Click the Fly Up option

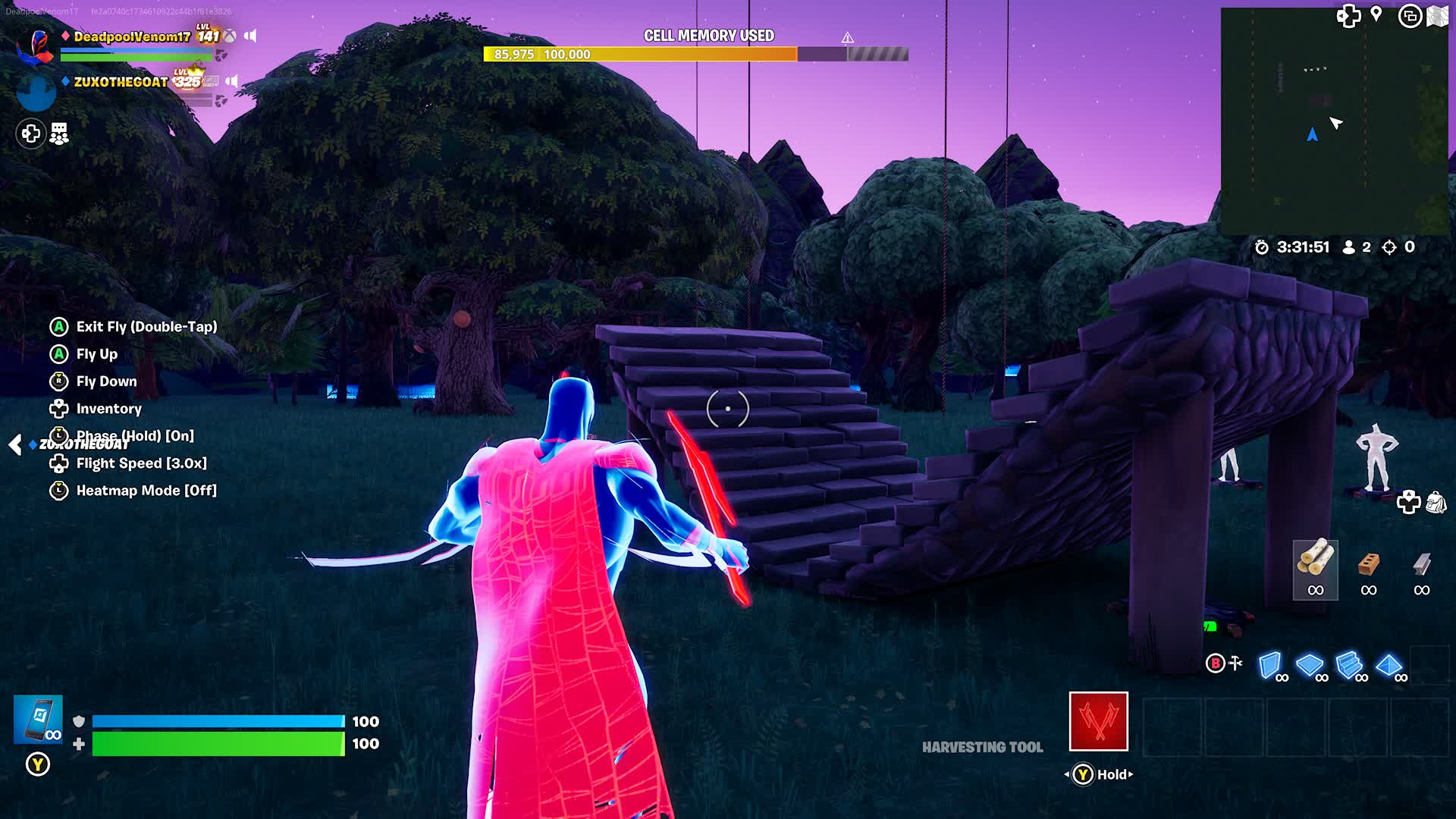coord(96,354)
